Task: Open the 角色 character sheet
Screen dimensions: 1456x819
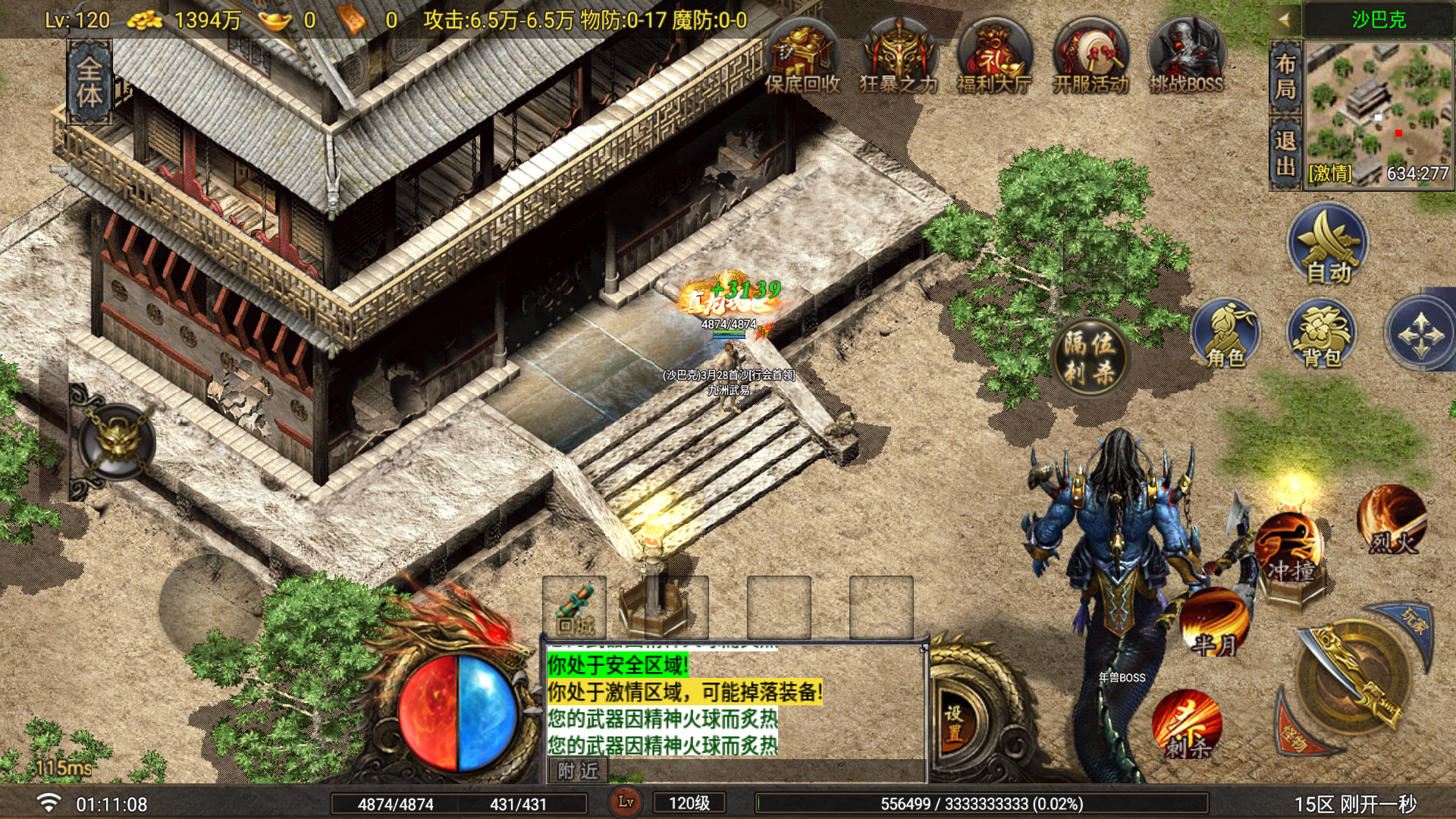Action: [1225, 334]
